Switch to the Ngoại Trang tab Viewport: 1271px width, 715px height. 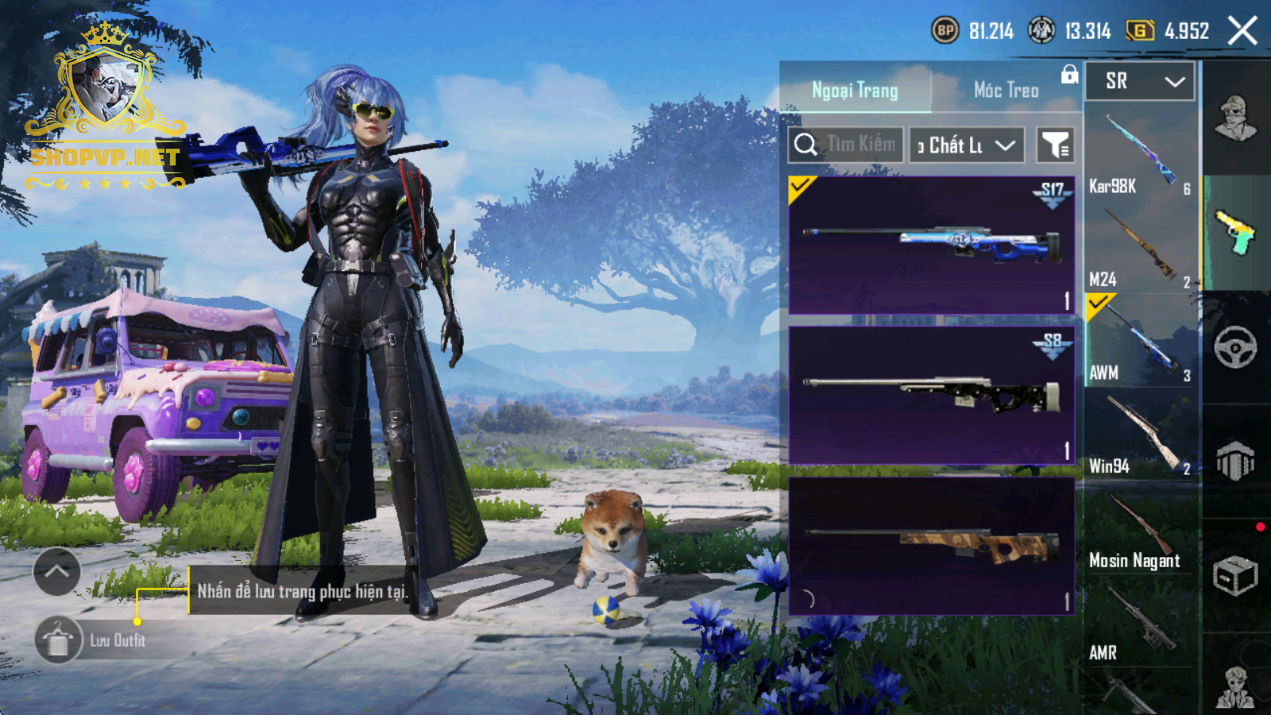click(855, 91)
